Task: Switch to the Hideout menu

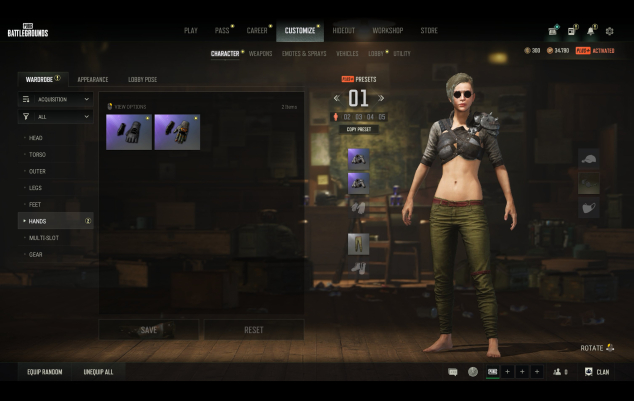Action: click(343, 31)
